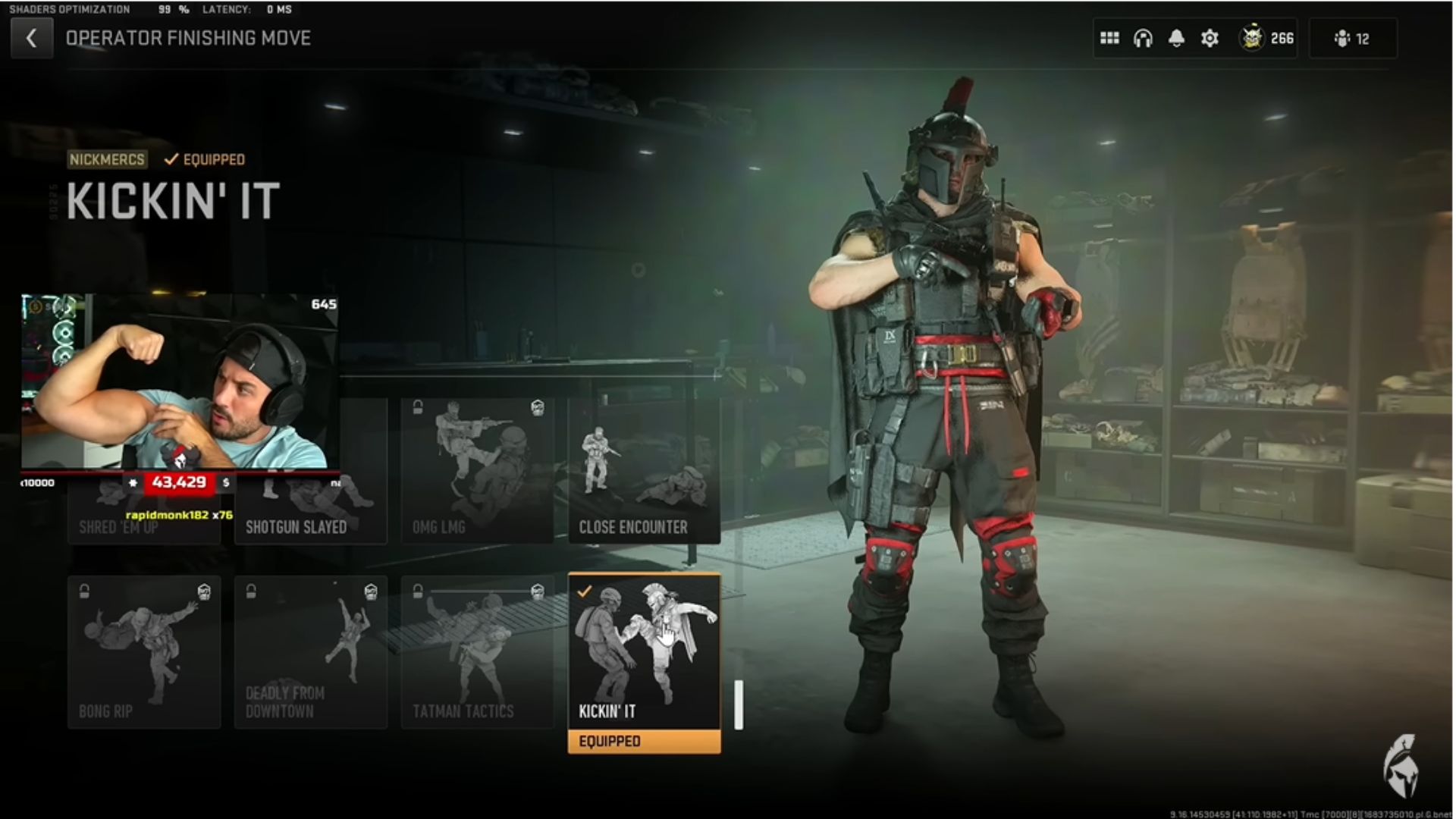Choose the Tatman Tactics finishing move
This screenshot has height=819, width=1456.
coord(477,652)
